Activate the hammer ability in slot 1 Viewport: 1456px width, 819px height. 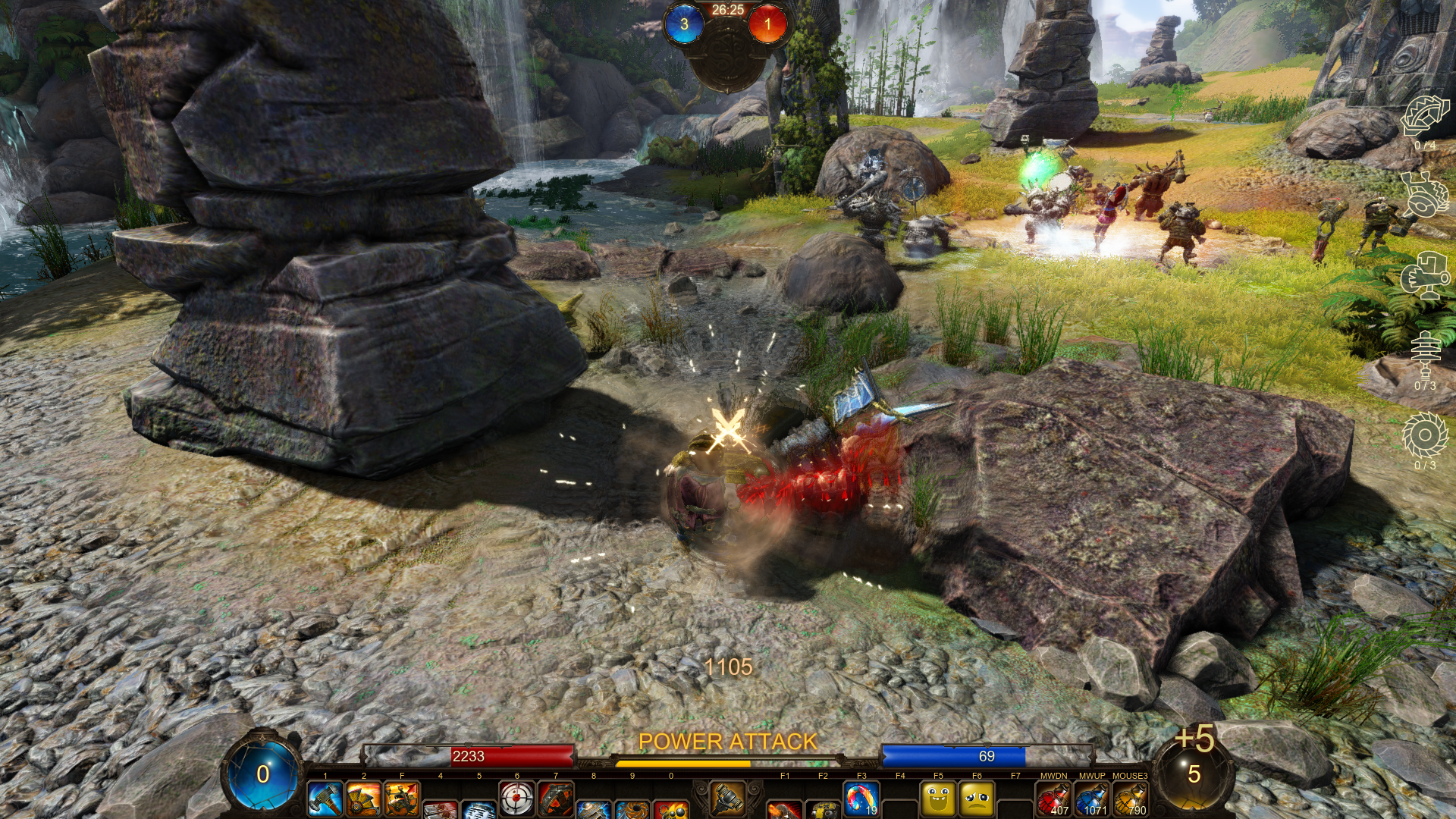point(325,799)
